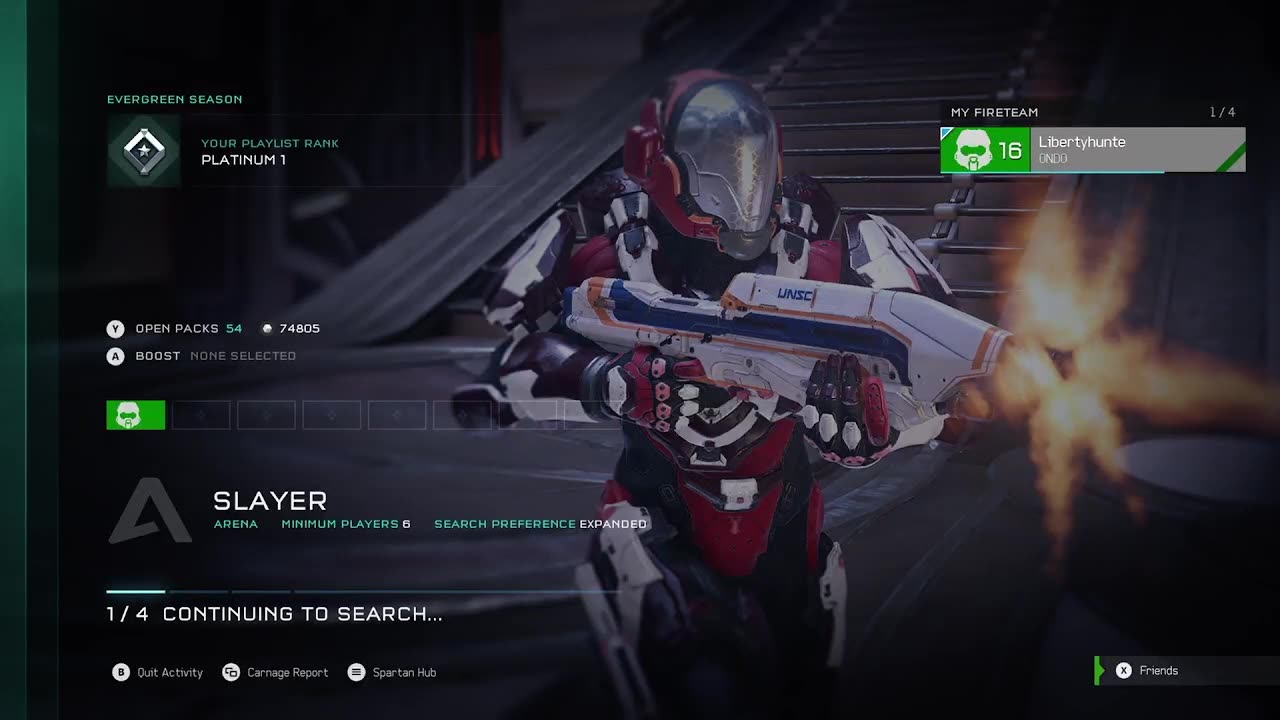Click the Slayer Arena playlist logo
The width and height of the screenshot is (1280, 720).
click(x=150, y=511)
